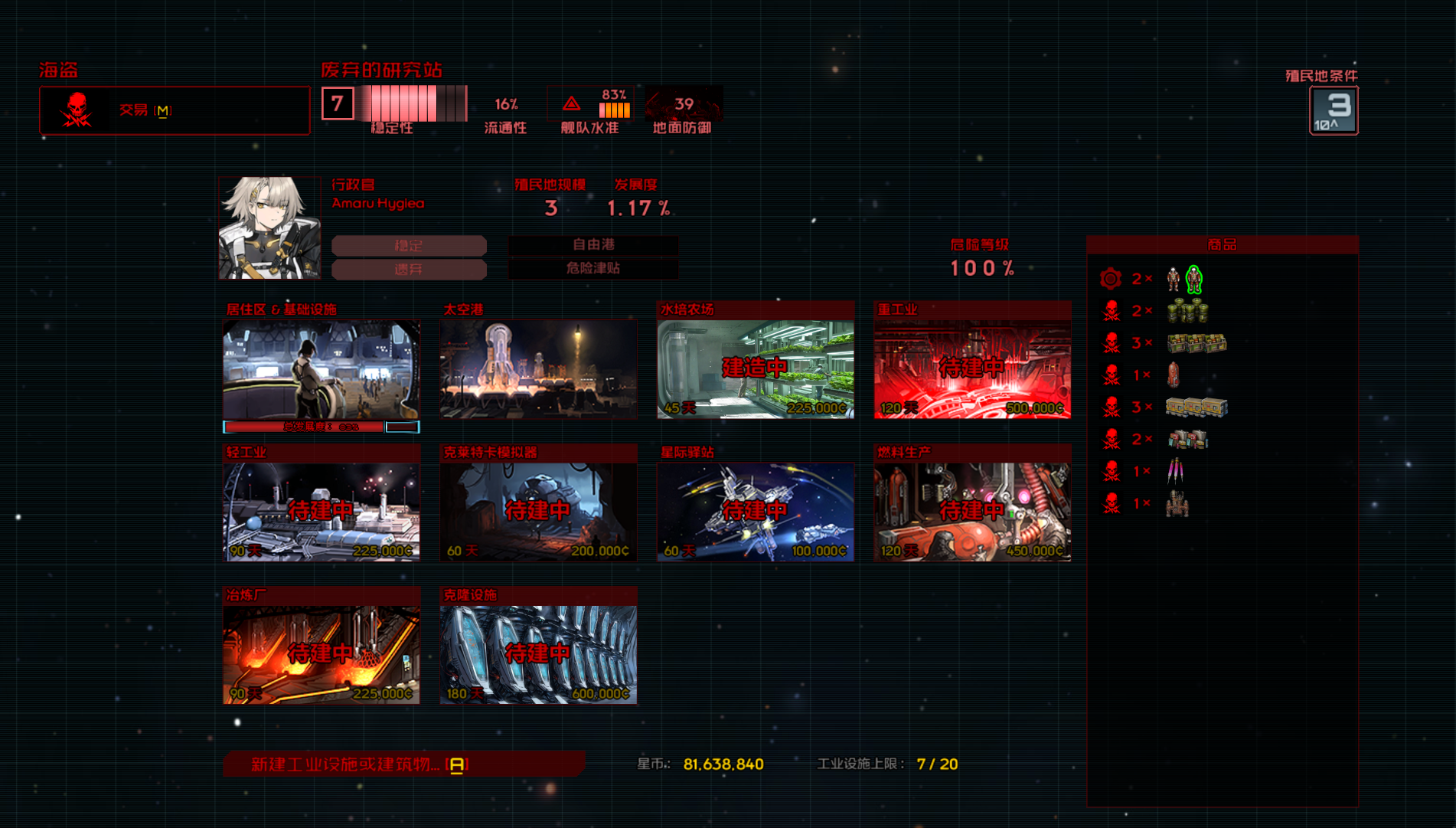1456x828 pixels.
Task: Toggle the 自由港 free port option
Action: [593, 244]
